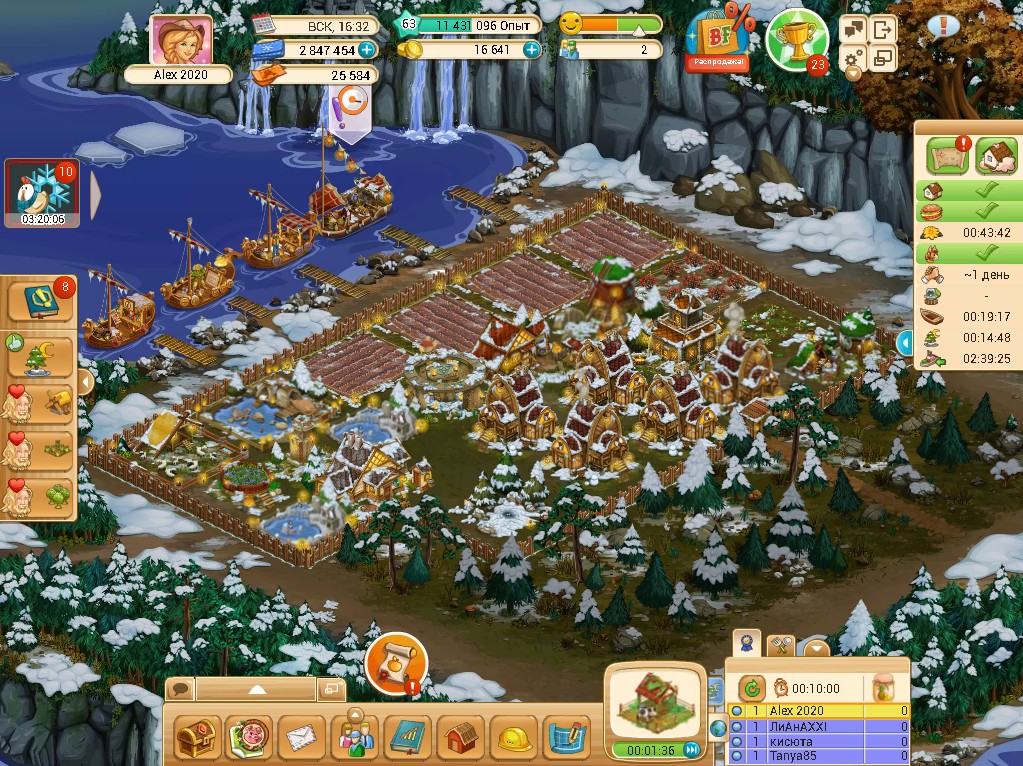Add more blue tickets with plus button
The image size is (1023, 766).
[367, 49]
